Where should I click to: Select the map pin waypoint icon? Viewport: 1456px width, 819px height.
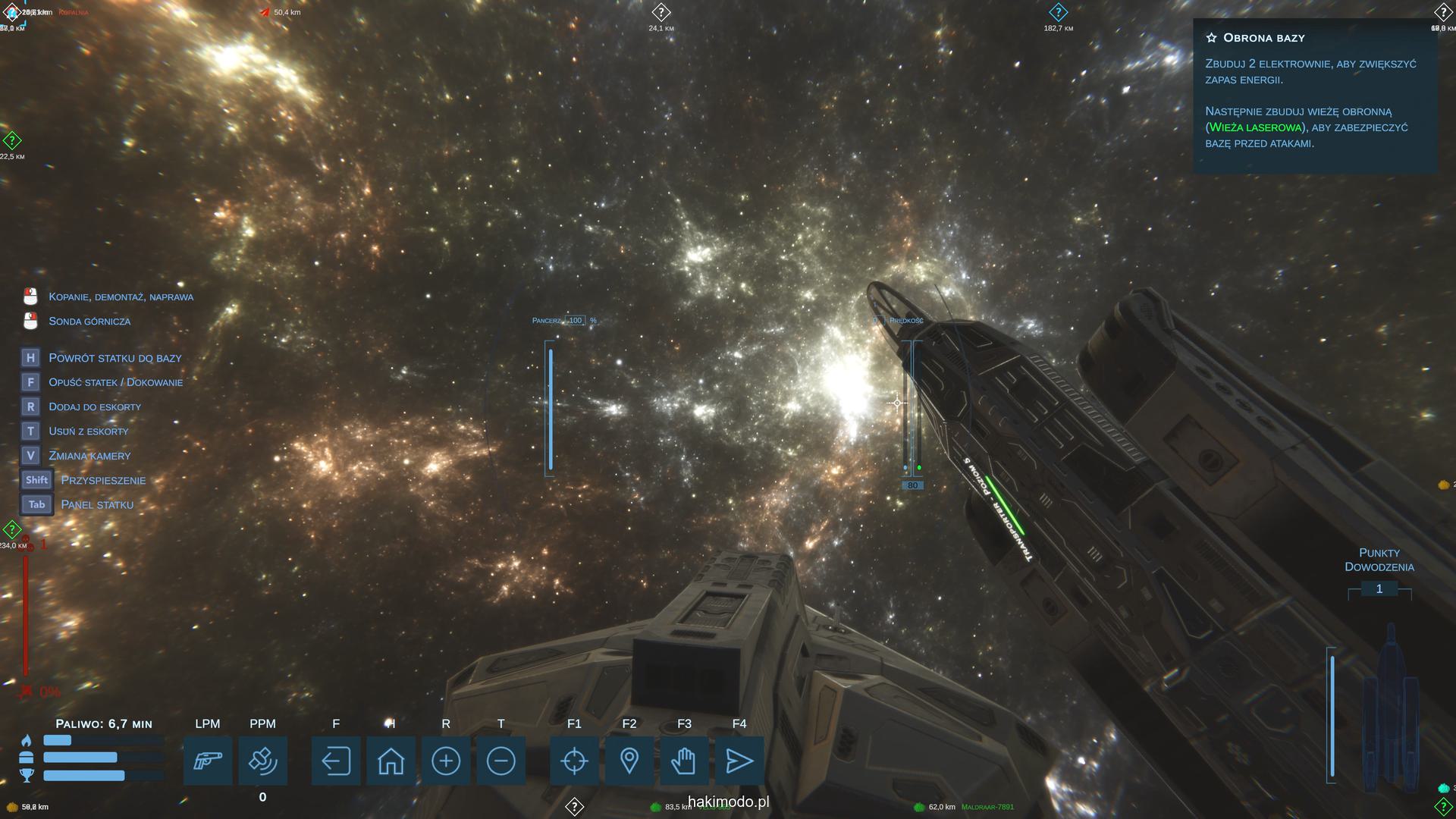coord(629,761)
